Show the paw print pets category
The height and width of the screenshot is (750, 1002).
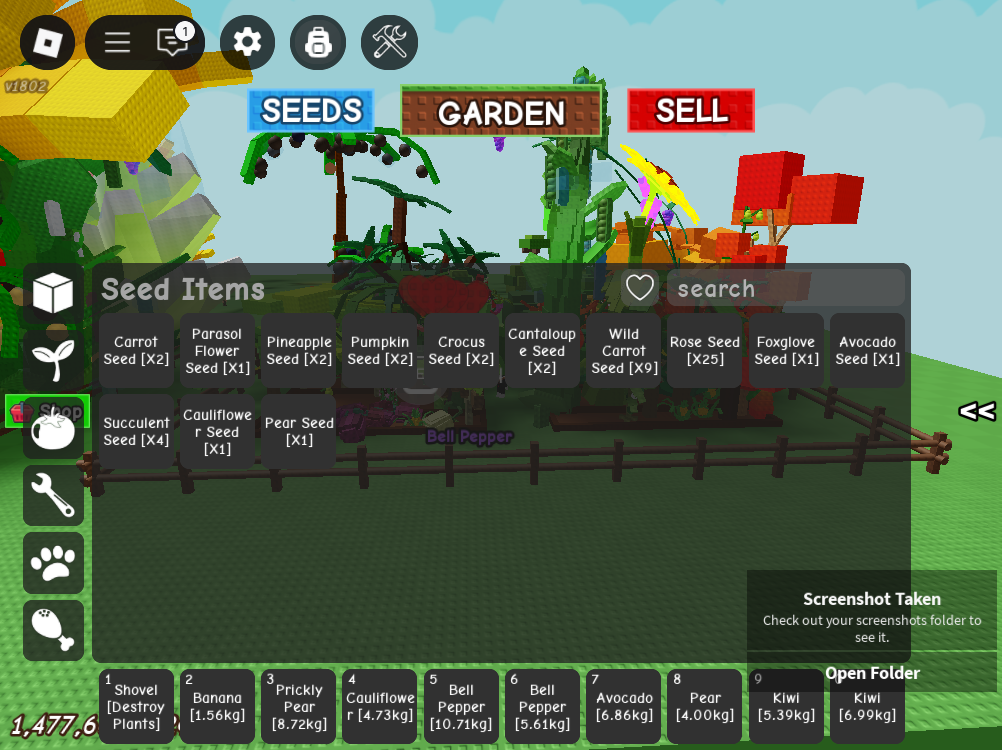tap(53, 562)
